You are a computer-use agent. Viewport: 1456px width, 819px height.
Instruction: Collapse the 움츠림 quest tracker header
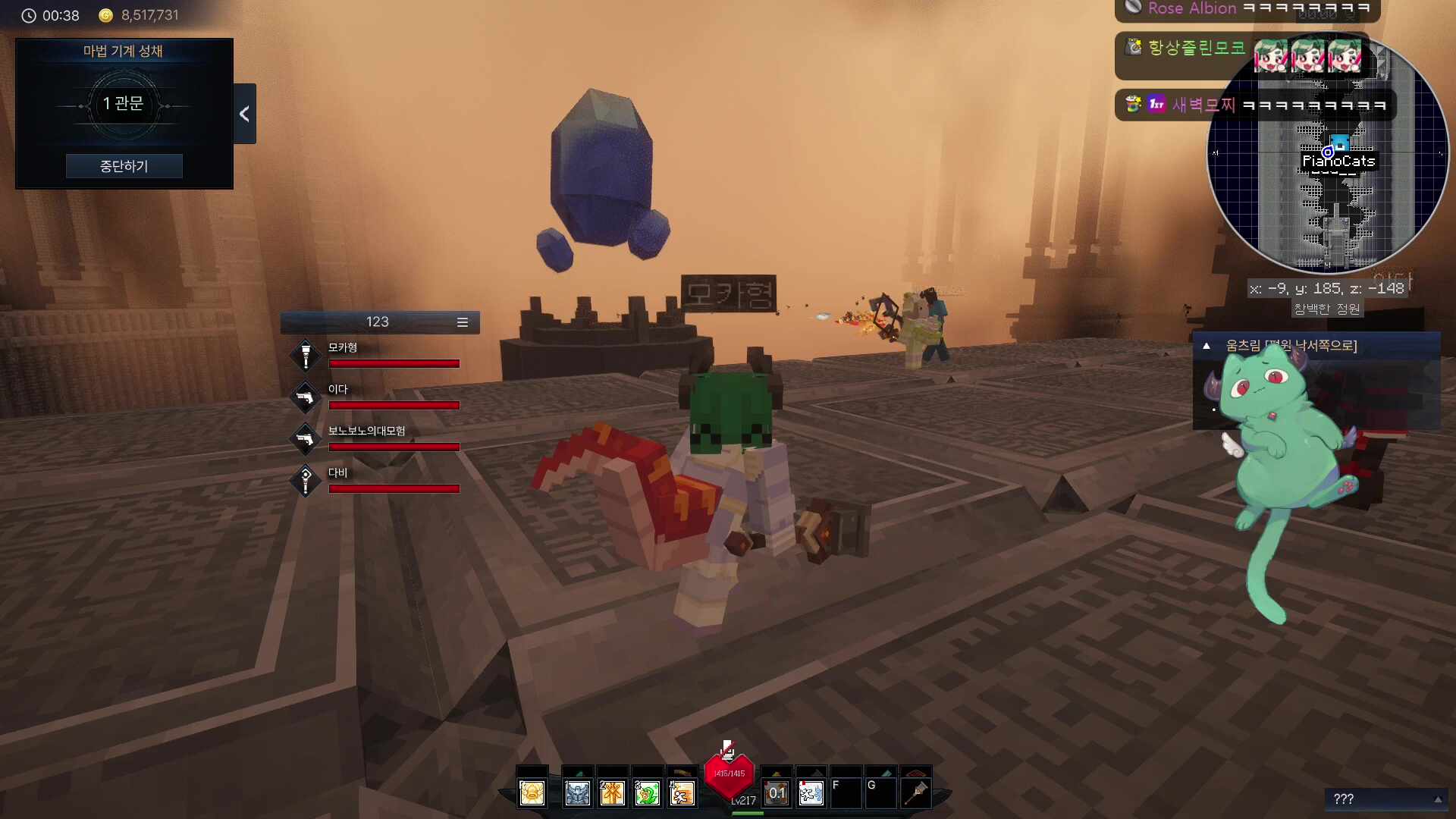click(x=1207, y=346)
